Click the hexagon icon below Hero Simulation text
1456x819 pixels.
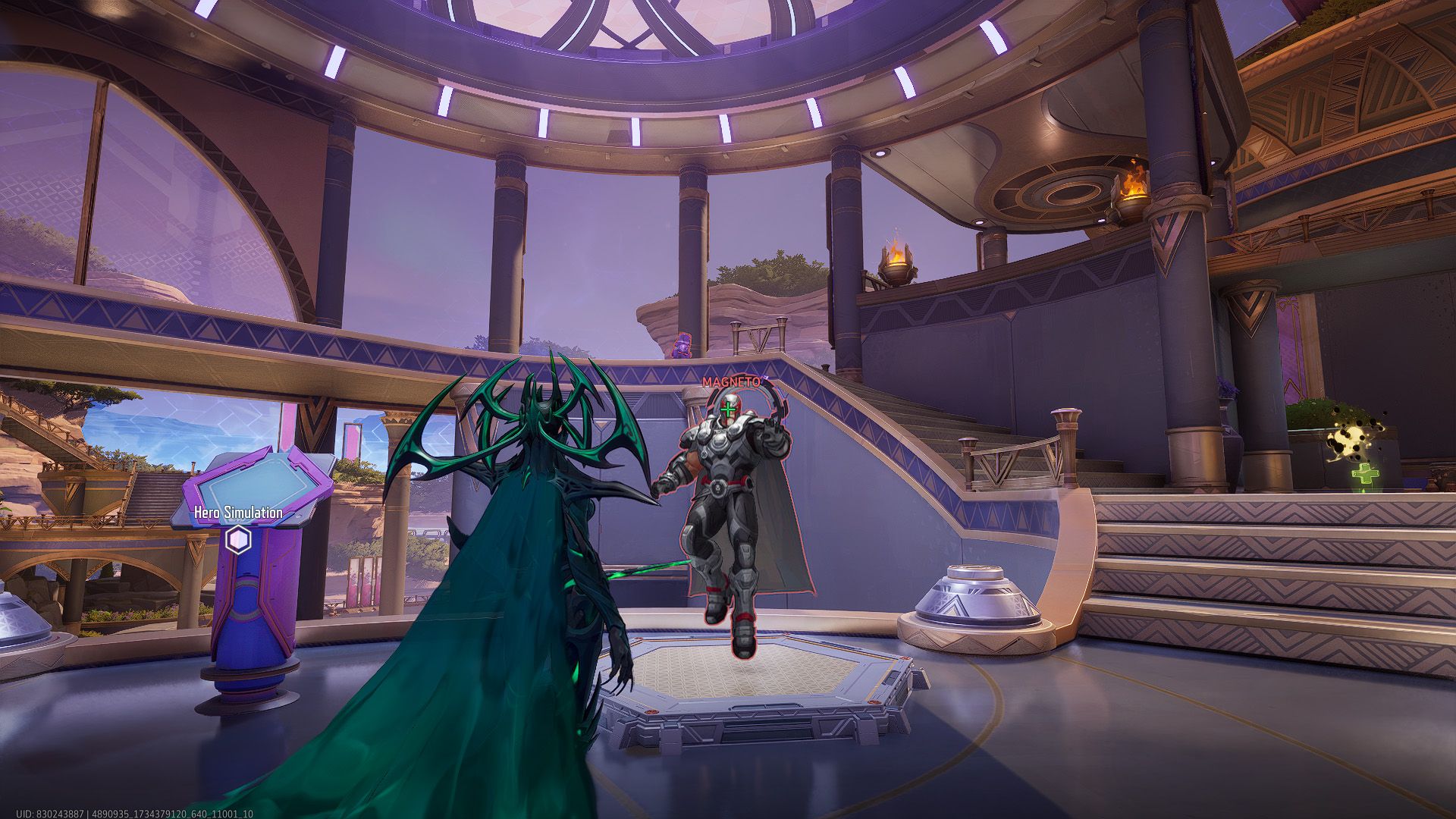(237, 538)
